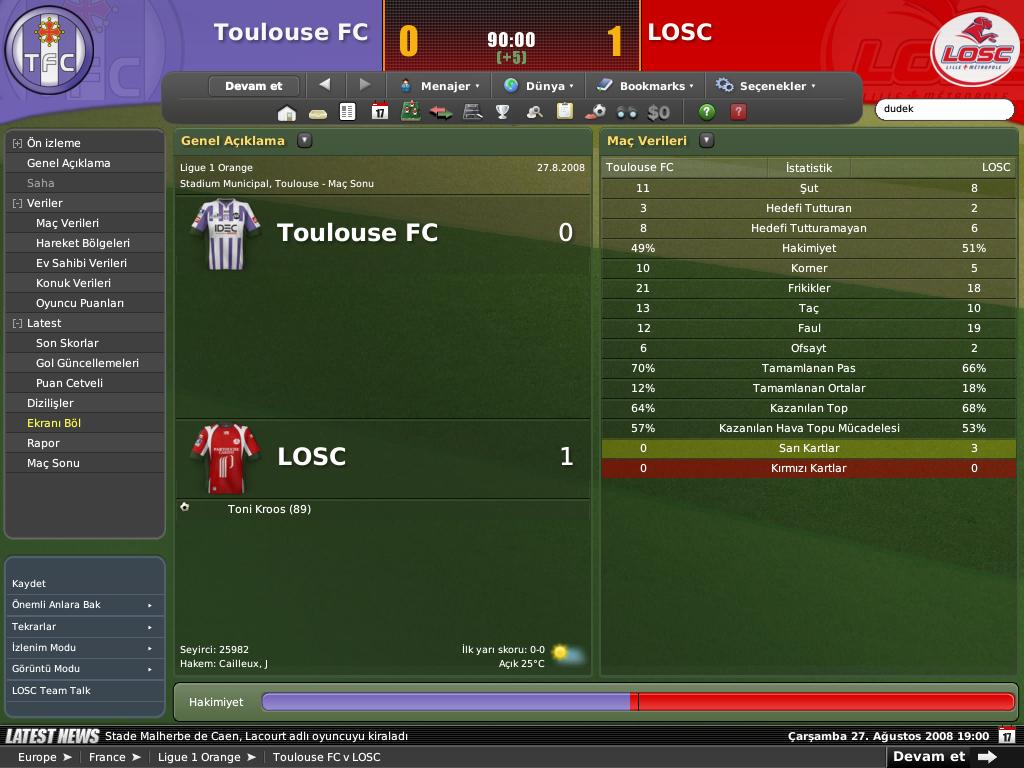1024x768 pixels.
Task: Click the Devam et button in top toolbar
Action: click(x=253, y=86)
